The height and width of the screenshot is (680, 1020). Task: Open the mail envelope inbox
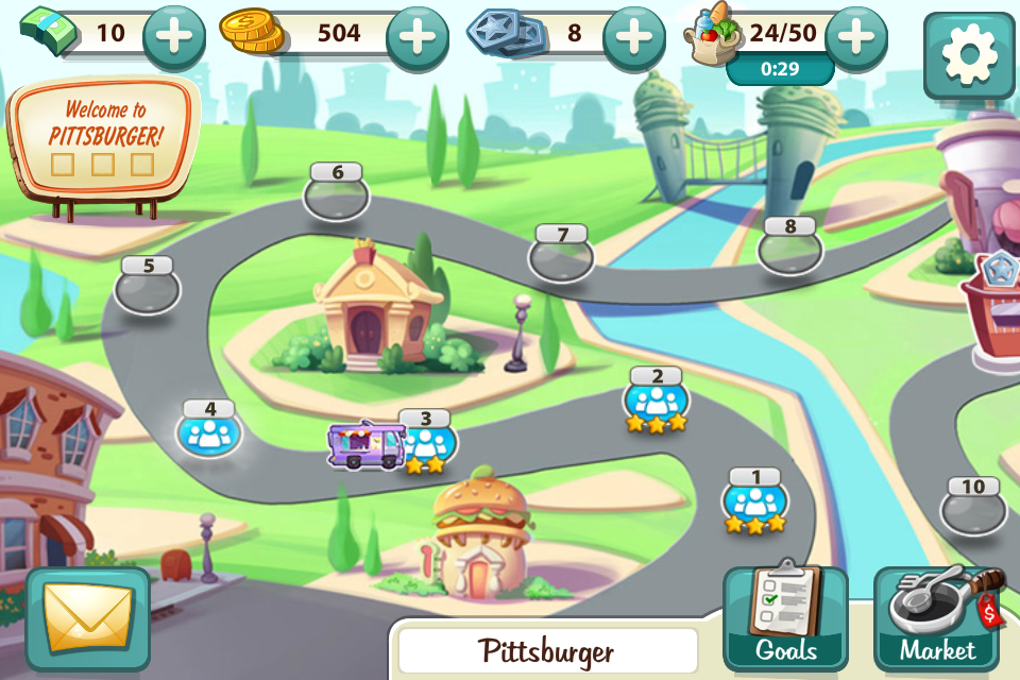point(88,618)
